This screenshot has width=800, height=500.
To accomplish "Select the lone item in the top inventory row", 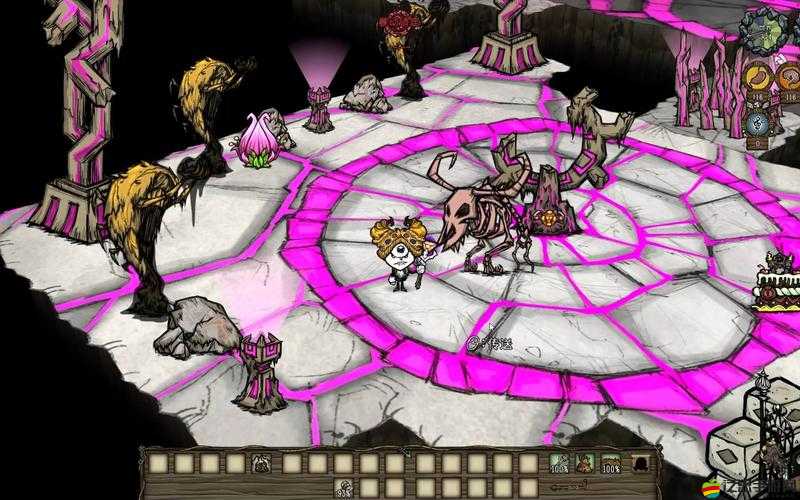I will pyautogui.click(x=262, y=463).
